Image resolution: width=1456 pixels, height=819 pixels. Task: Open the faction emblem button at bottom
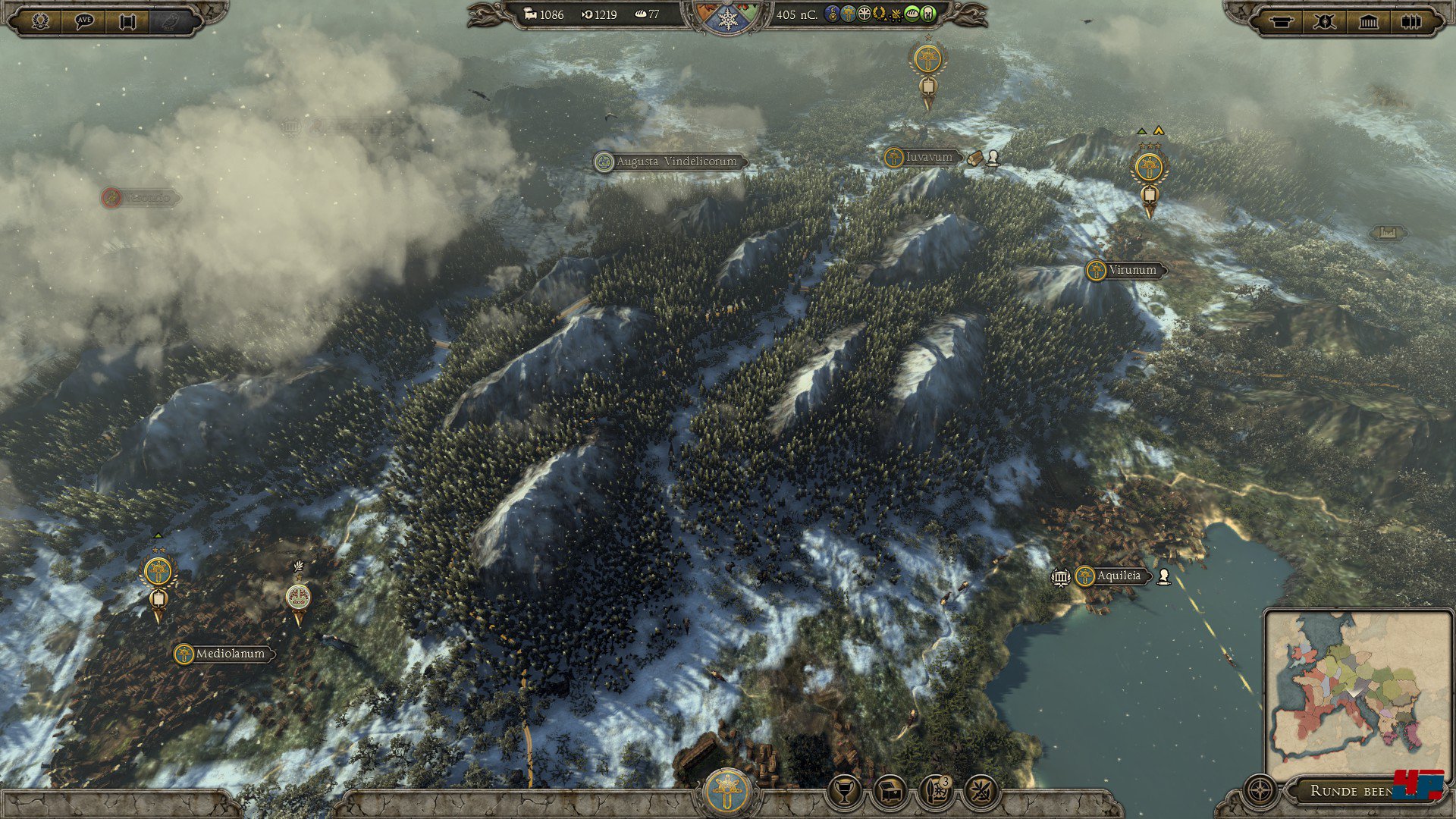727,791
